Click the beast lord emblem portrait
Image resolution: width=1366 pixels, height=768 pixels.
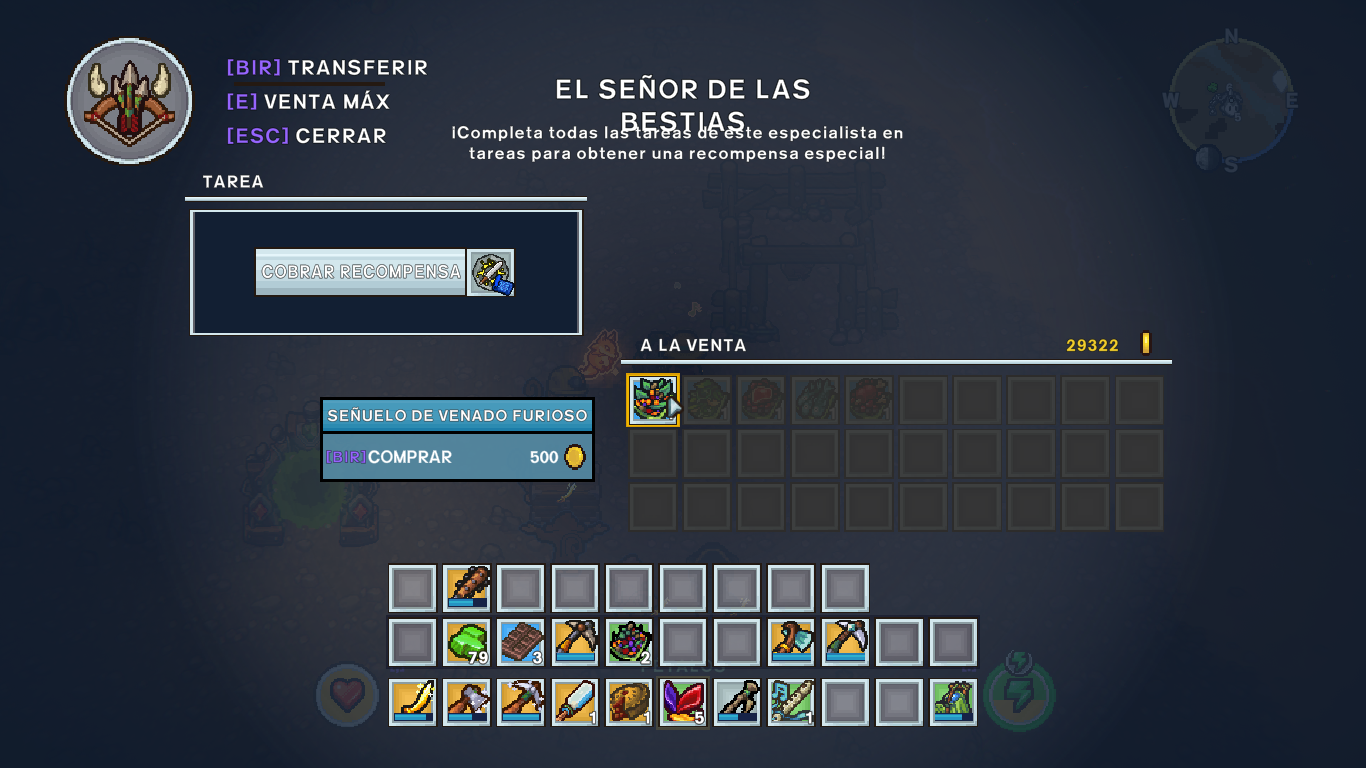(x=129, y=101)
